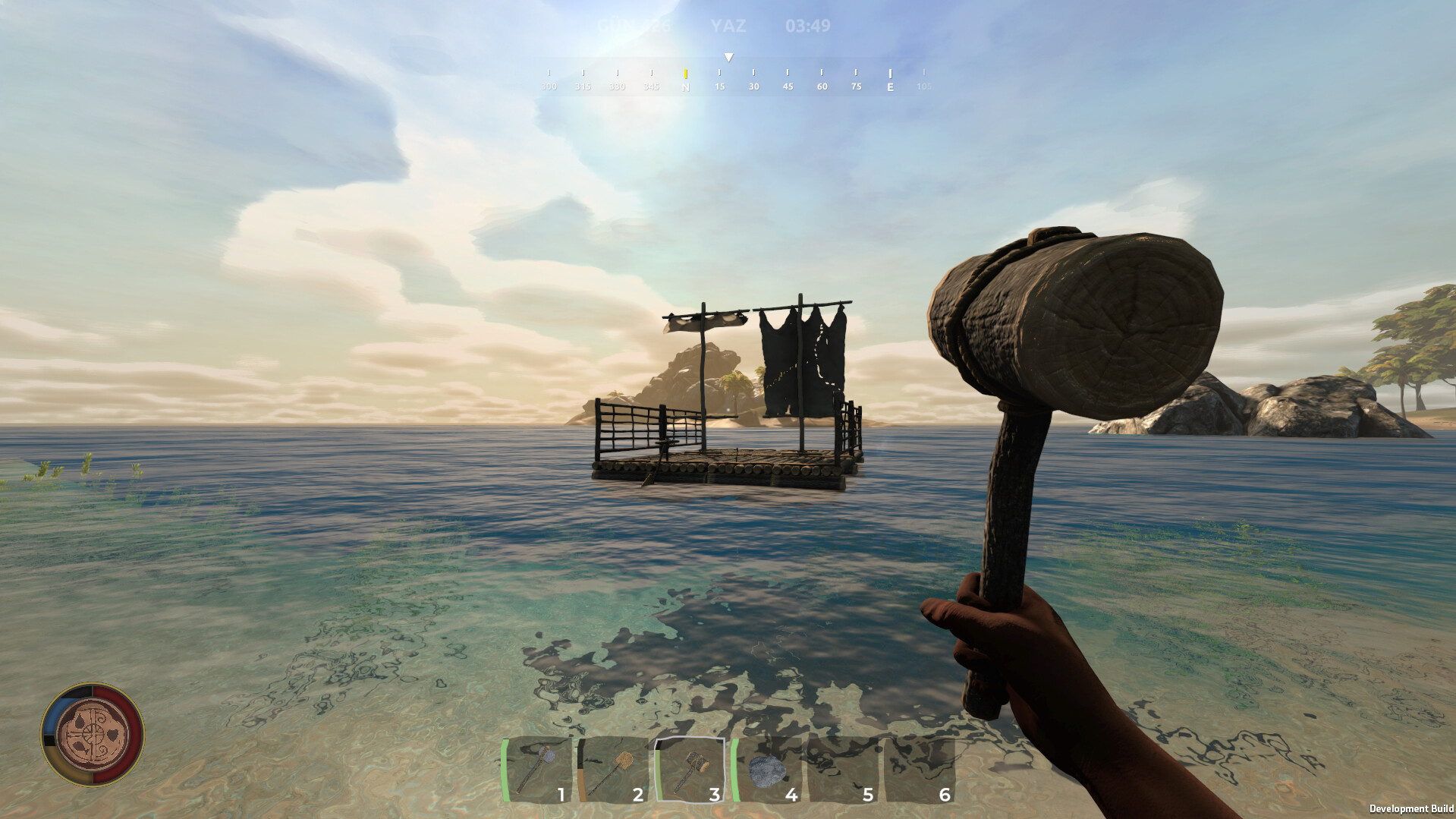Click the N marker on the compass bar
Image resolution: width=1456 pixels, height=819 pixels.
coord(685,87)
